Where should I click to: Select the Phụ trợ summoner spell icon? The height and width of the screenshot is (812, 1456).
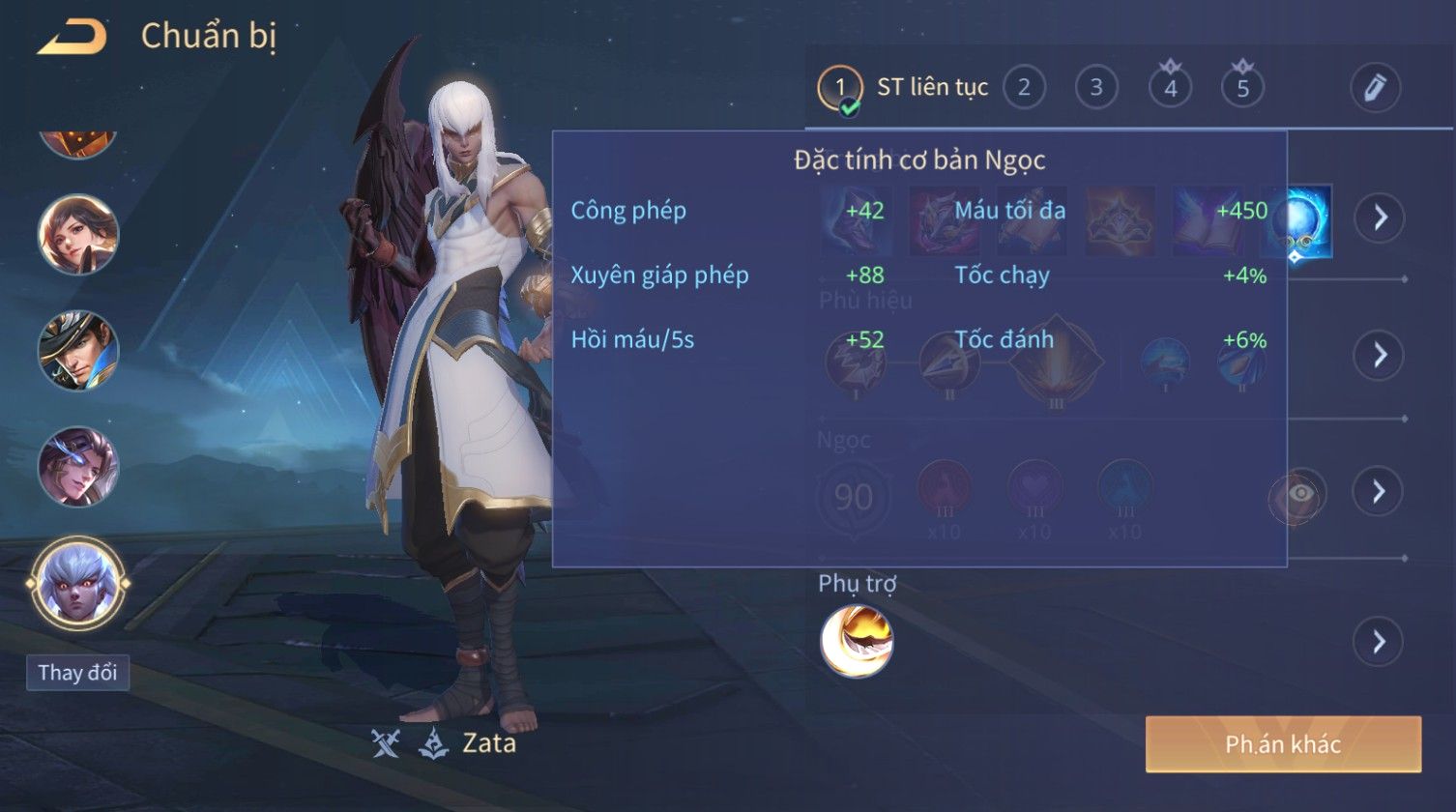(857, 641)
